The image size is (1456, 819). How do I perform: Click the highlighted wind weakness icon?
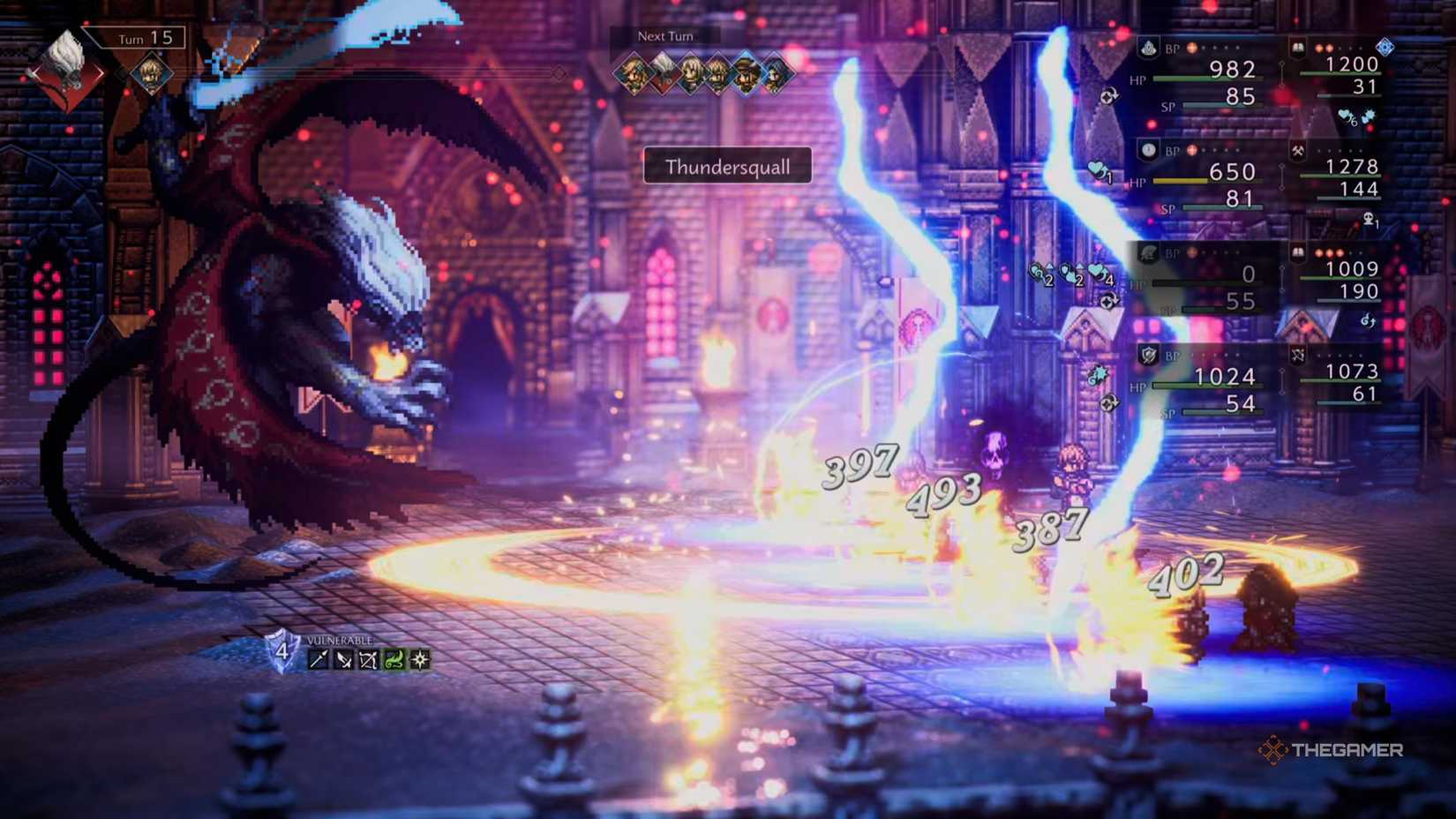click(395, 659)
